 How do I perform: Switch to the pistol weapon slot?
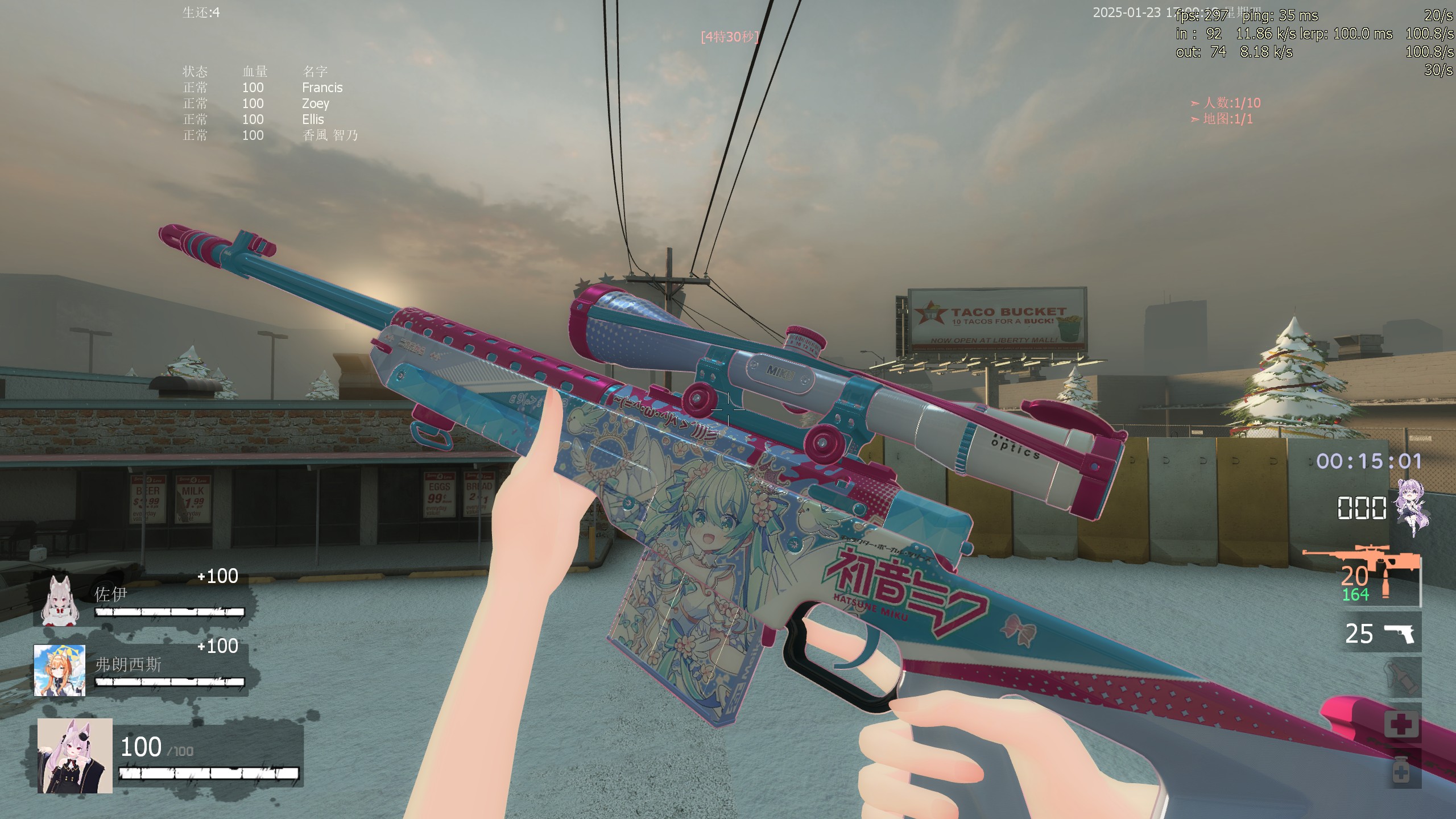pos(1381,633)
